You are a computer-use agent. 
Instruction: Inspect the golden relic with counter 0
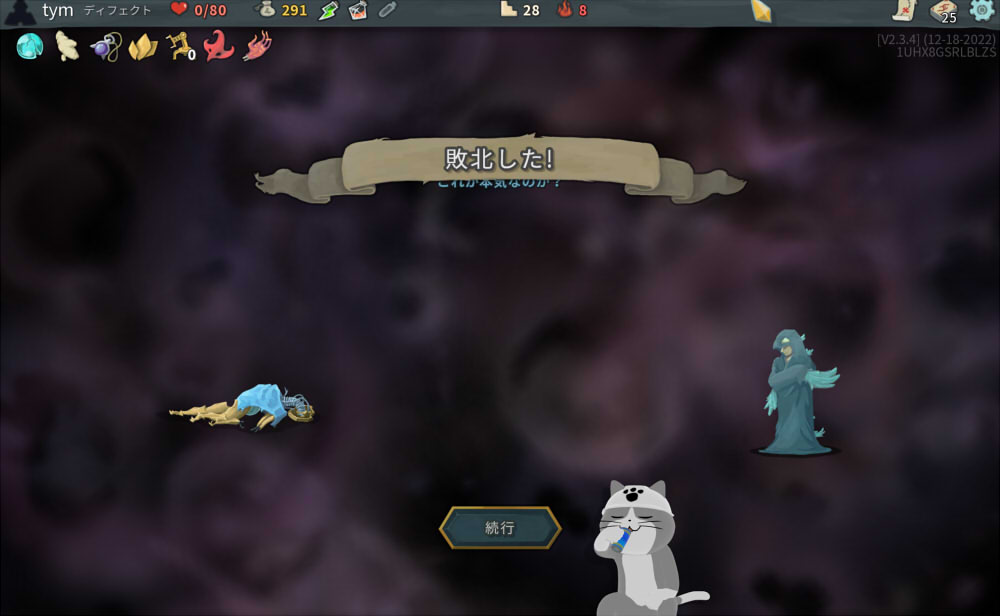point(180,46)
